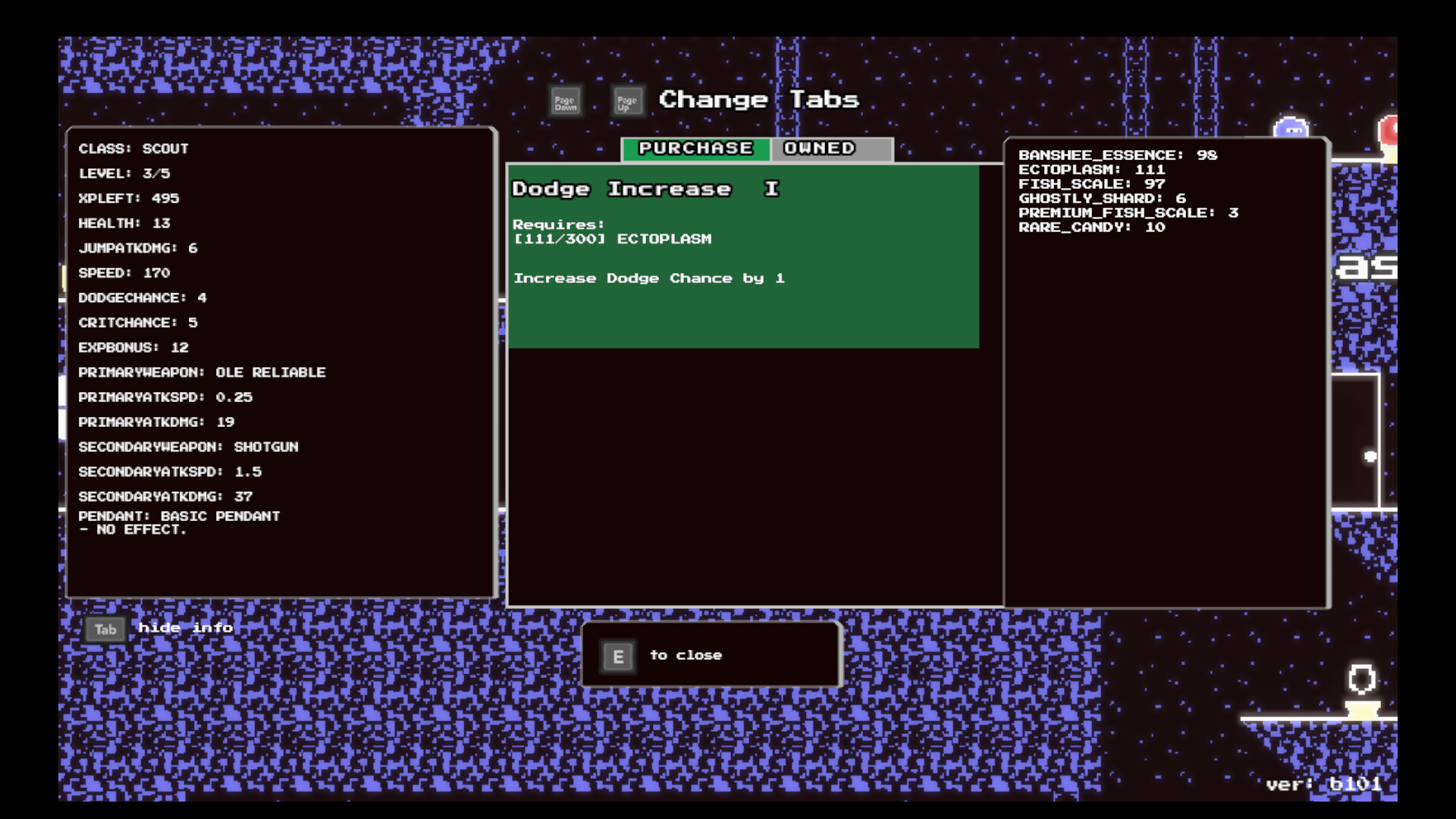Screen dimensions: 1456x819
Task: Switch to the OWNED tab
Action: click(819, 148)
